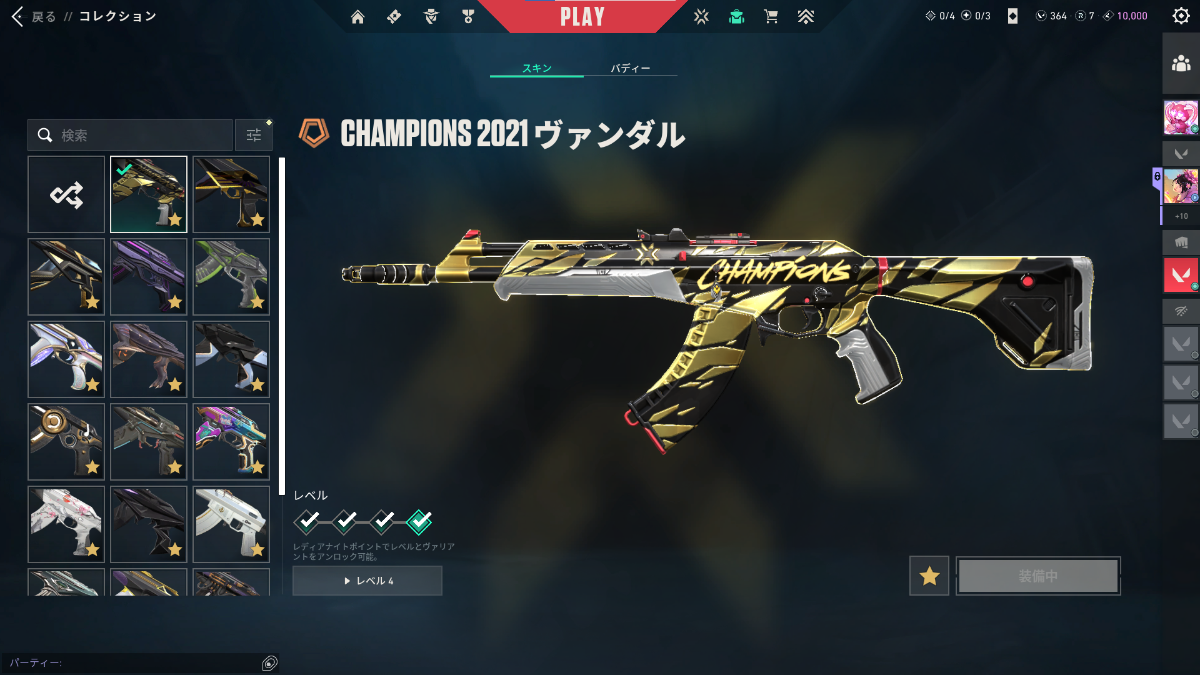Screen dimensions: 1200x675
Task: Open the skin filter options button
Action: click(254, 135)
